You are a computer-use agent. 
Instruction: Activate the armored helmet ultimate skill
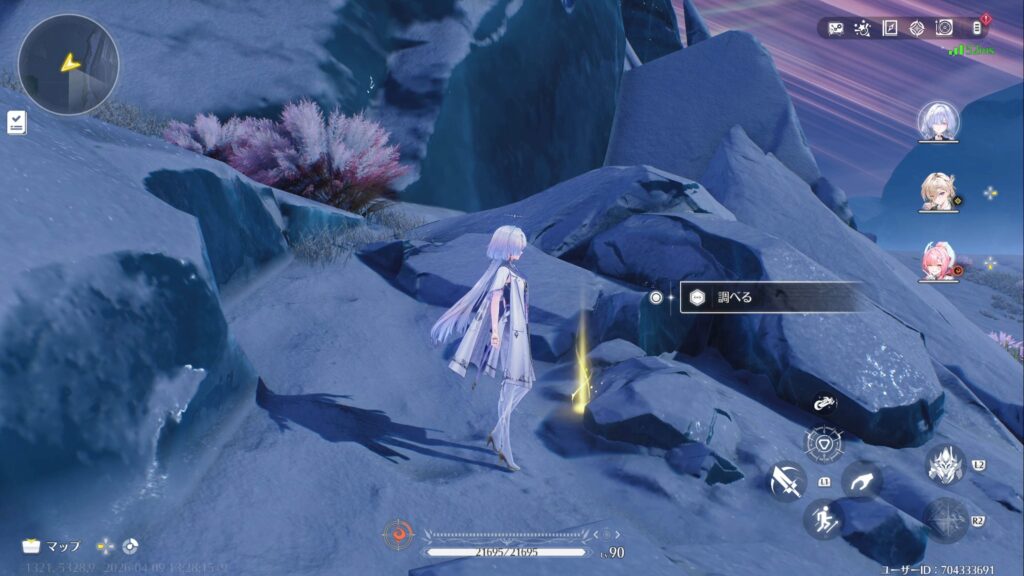pos(944,465)
